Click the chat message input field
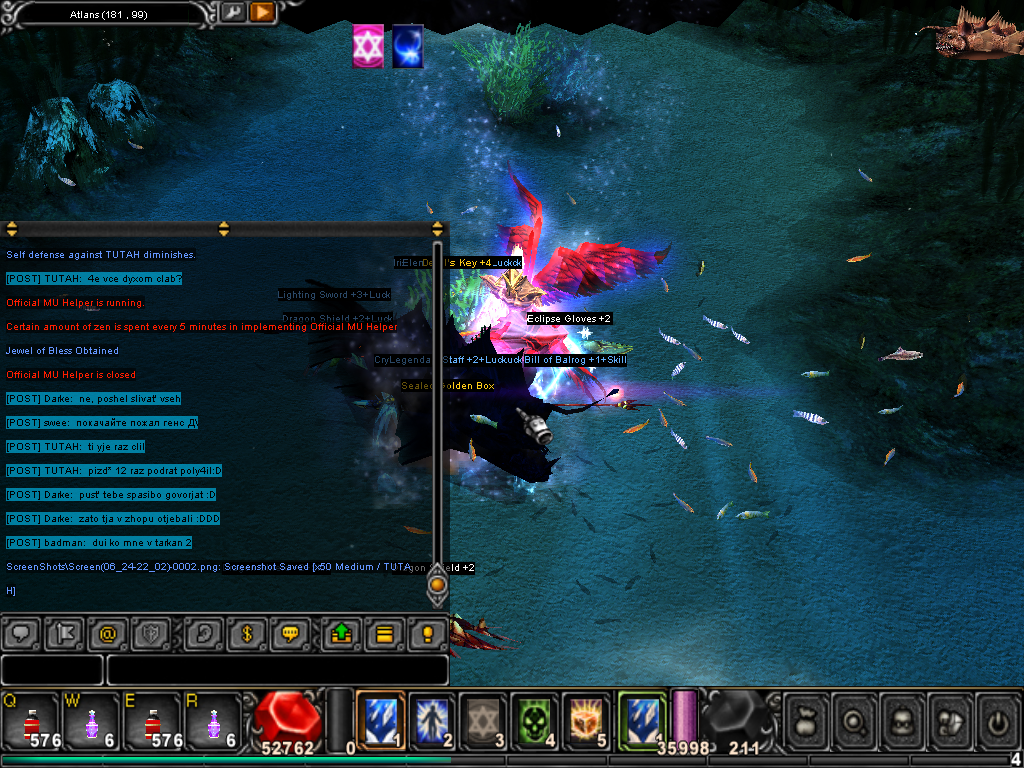The image size is (1024, 768). click(x=276, y=669)
